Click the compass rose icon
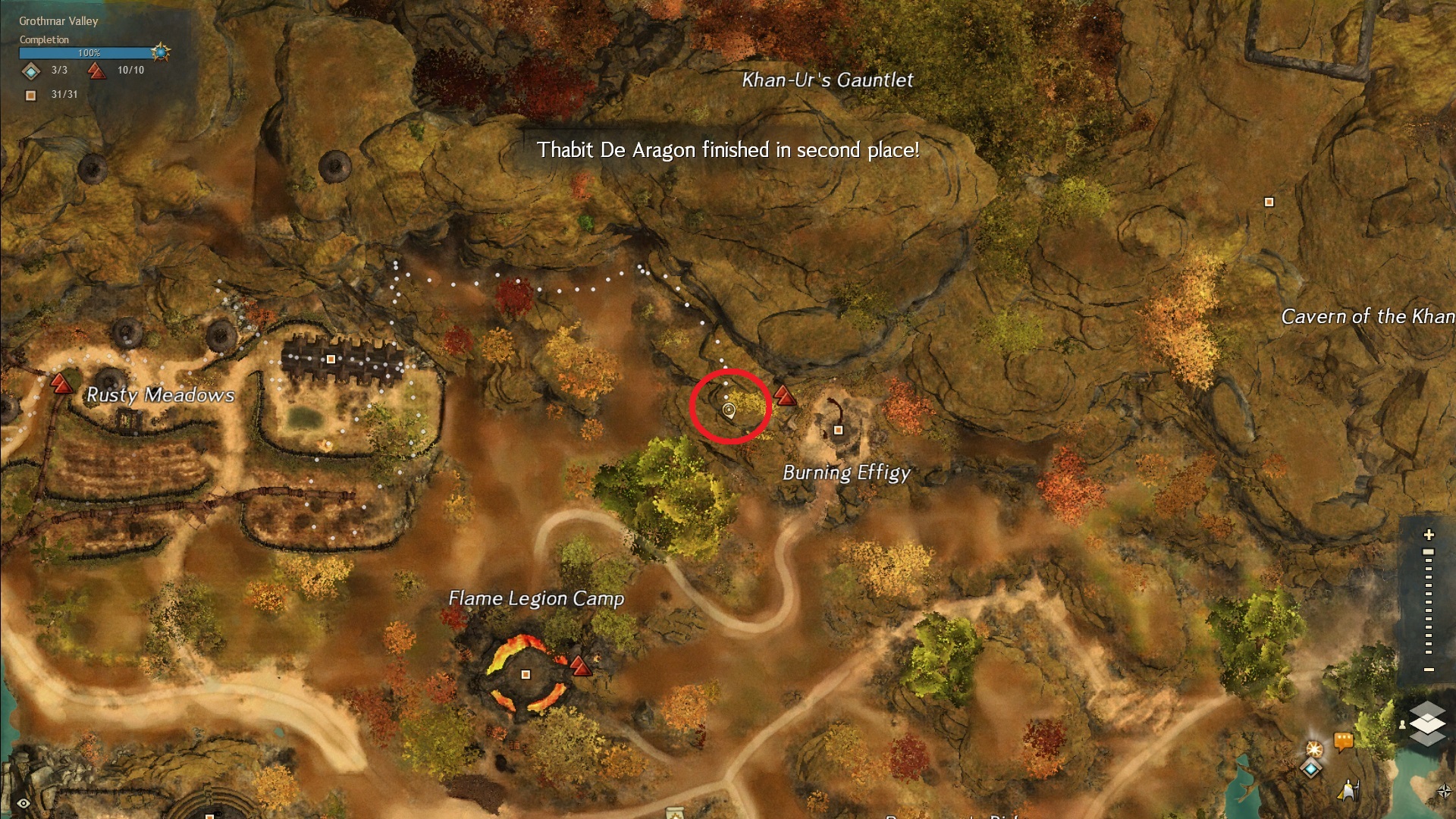 point(1444,792)
